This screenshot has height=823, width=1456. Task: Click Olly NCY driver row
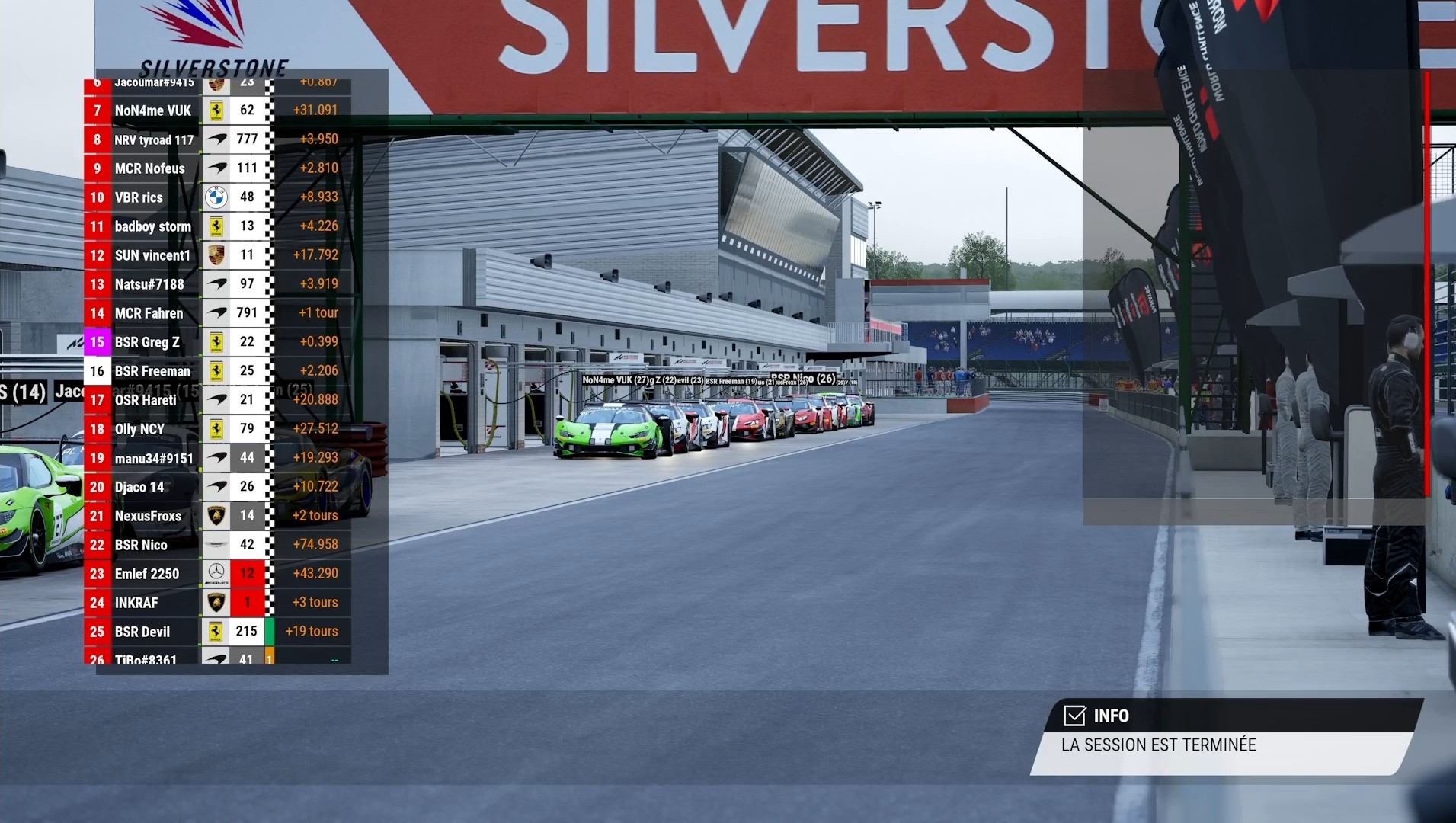(x=139, y=429)
